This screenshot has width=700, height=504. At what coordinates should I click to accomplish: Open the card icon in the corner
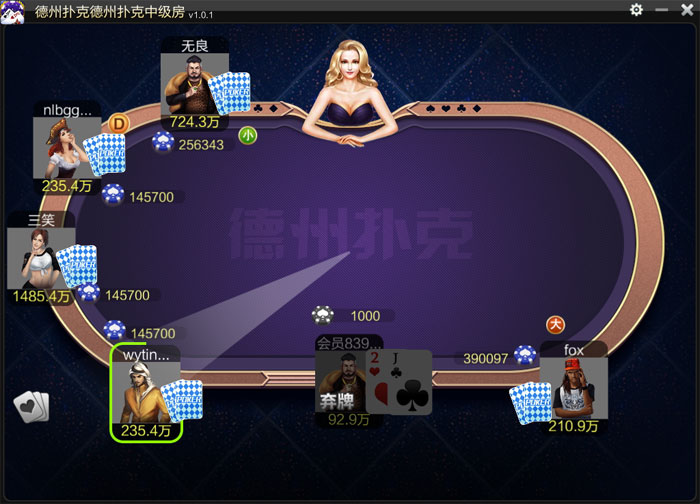point(31,406)
